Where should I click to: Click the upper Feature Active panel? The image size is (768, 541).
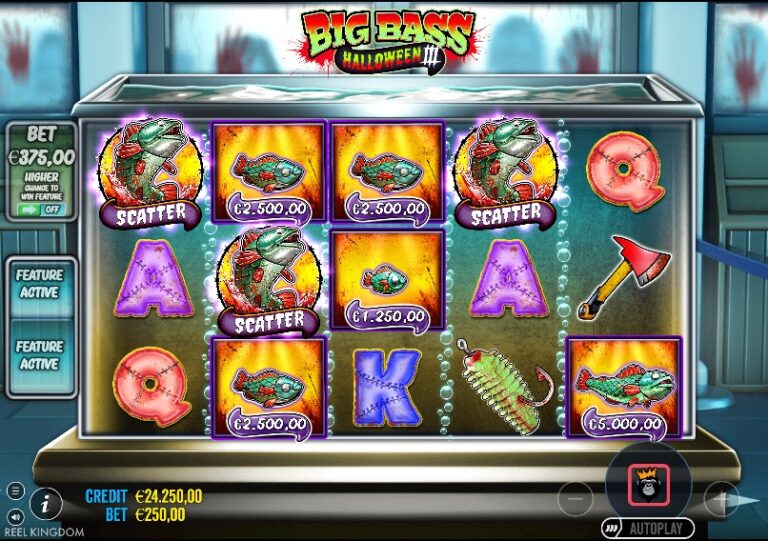pos(40,284)
